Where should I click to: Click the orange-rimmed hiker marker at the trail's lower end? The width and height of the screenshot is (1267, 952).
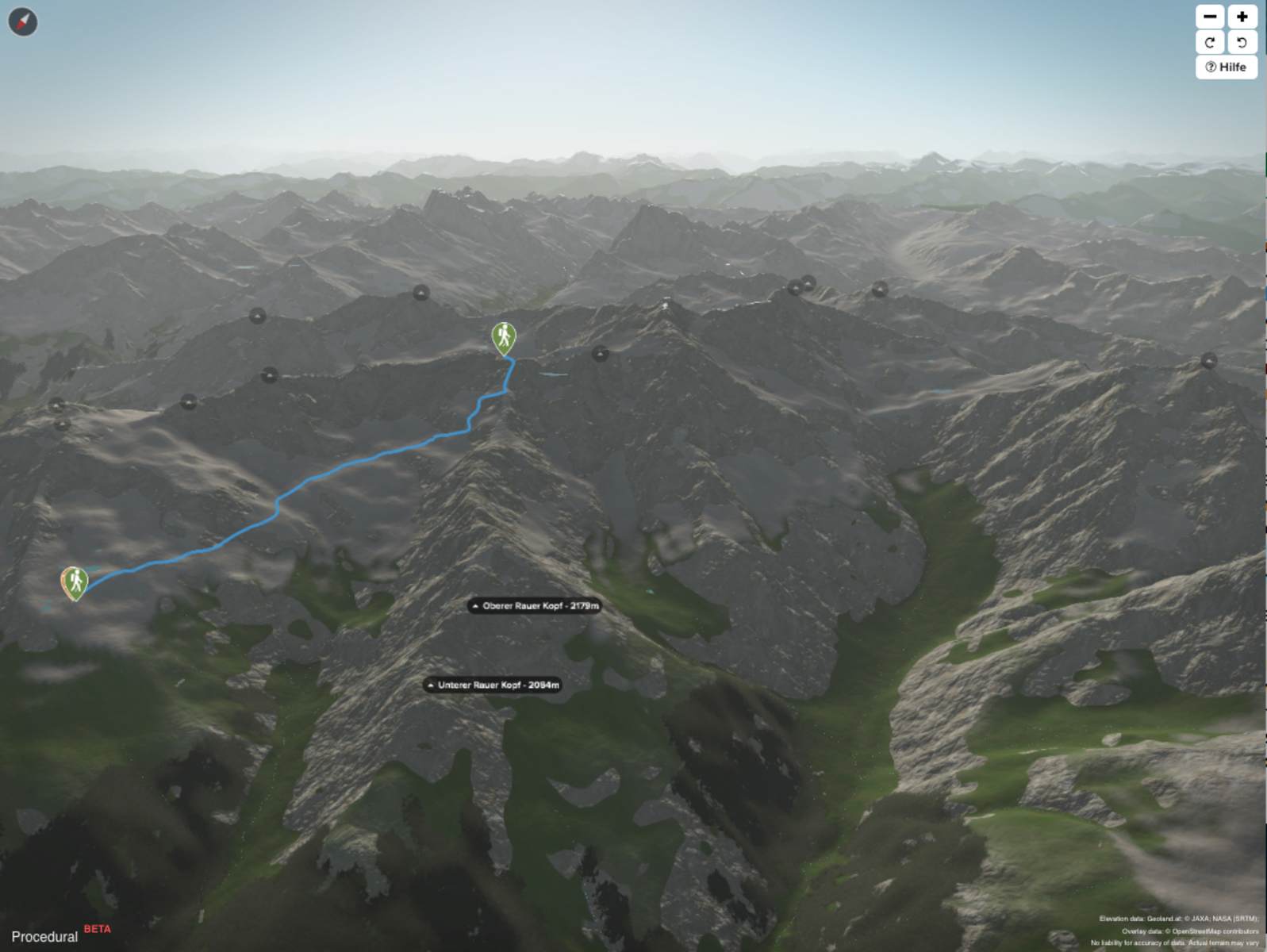pos(75,582)
